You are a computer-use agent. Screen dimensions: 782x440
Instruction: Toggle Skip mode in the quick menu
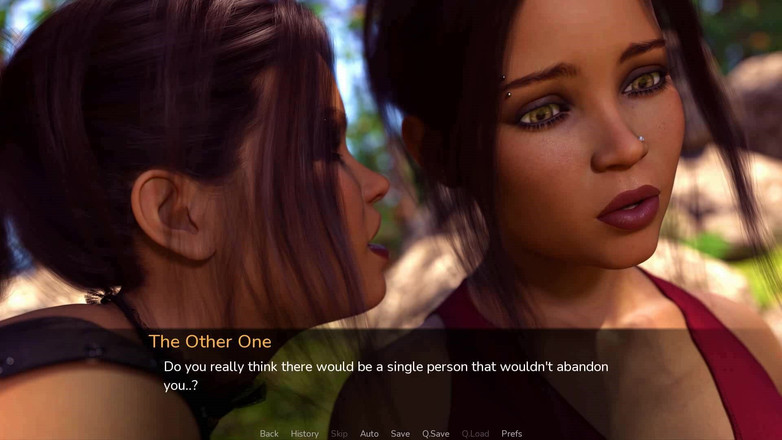point(339,434)
